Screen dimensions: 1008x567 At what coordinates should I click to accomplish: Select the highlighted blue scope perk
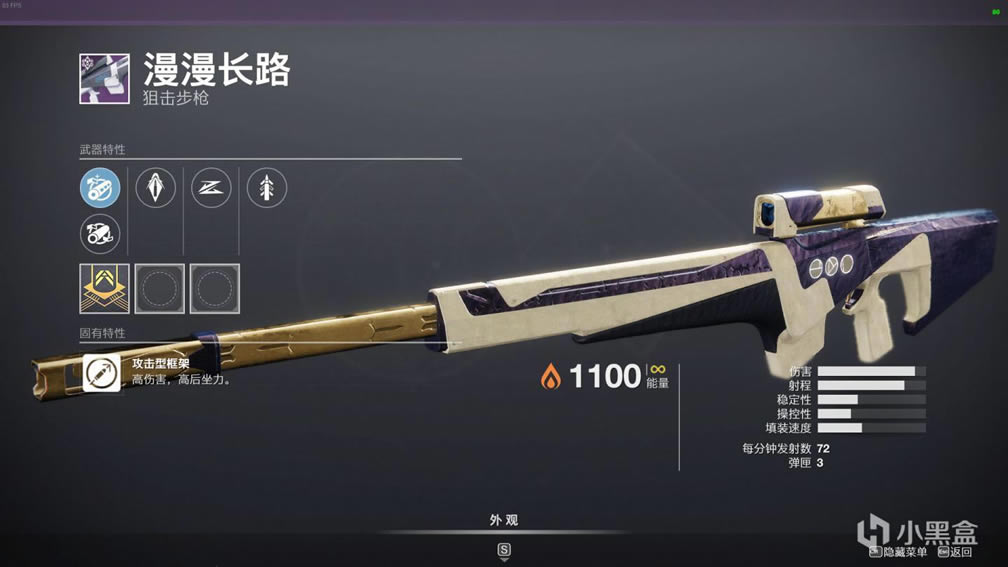tap(100, 187)
